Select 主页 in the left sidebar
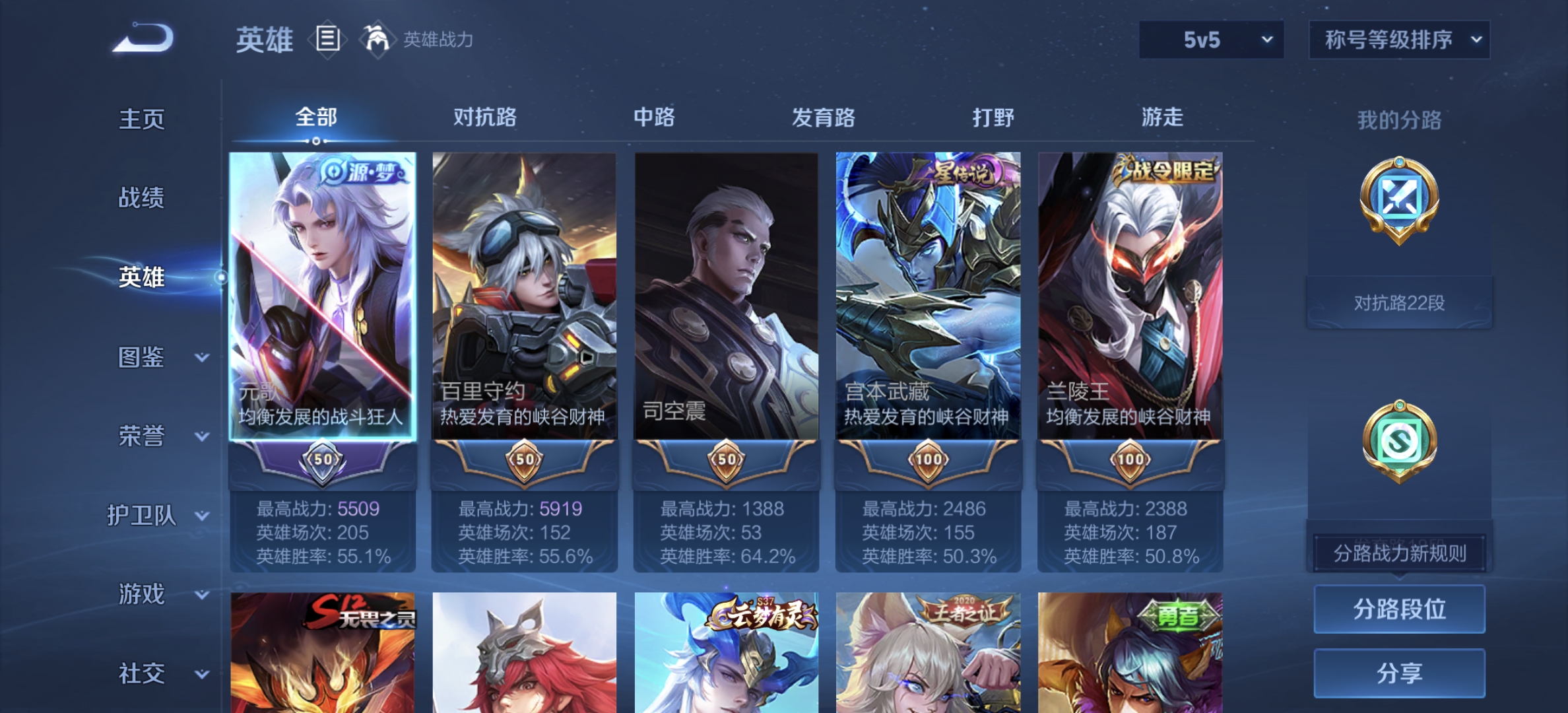Image resolution: width=1568 pixels, height=713 pixels. click(141, 120)
